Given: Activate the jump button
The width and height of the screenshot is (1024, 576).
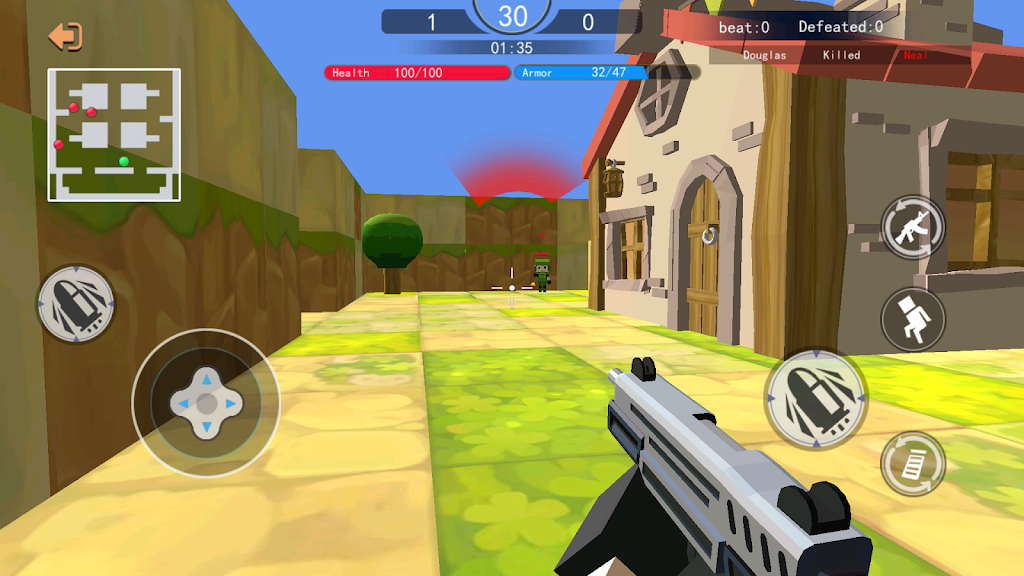Looking at the screenshot, I should click(x=912, y=319).
